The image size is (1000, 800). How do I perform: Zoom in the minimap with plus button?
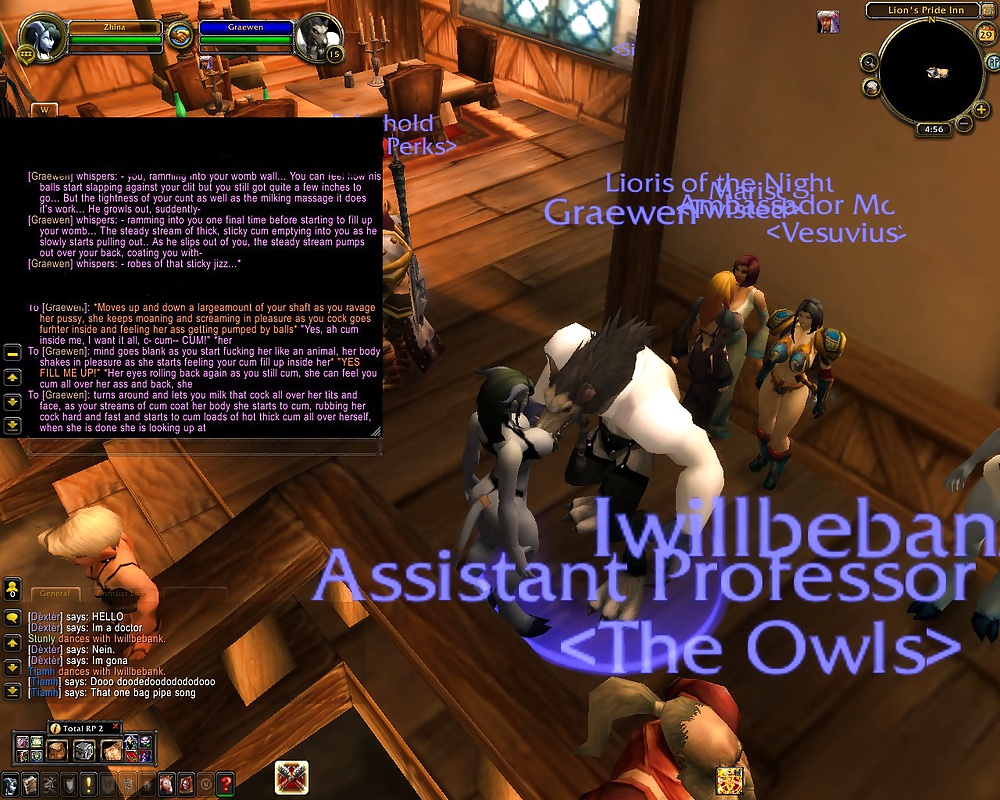tap(982, 108)
